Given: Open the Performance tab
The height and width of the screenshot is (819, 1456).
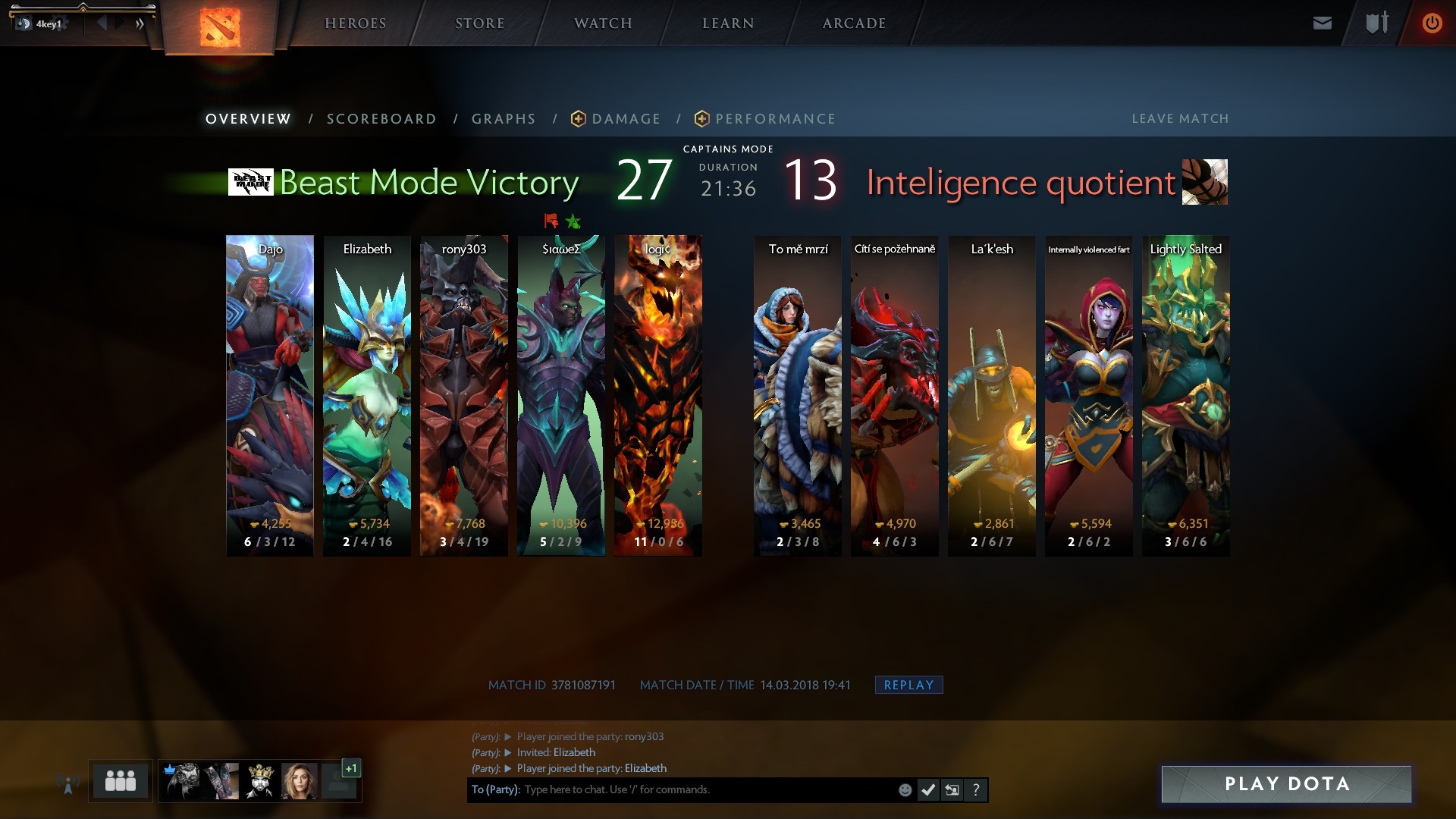Looking at the screenshot, I should [x=775, y=119].
